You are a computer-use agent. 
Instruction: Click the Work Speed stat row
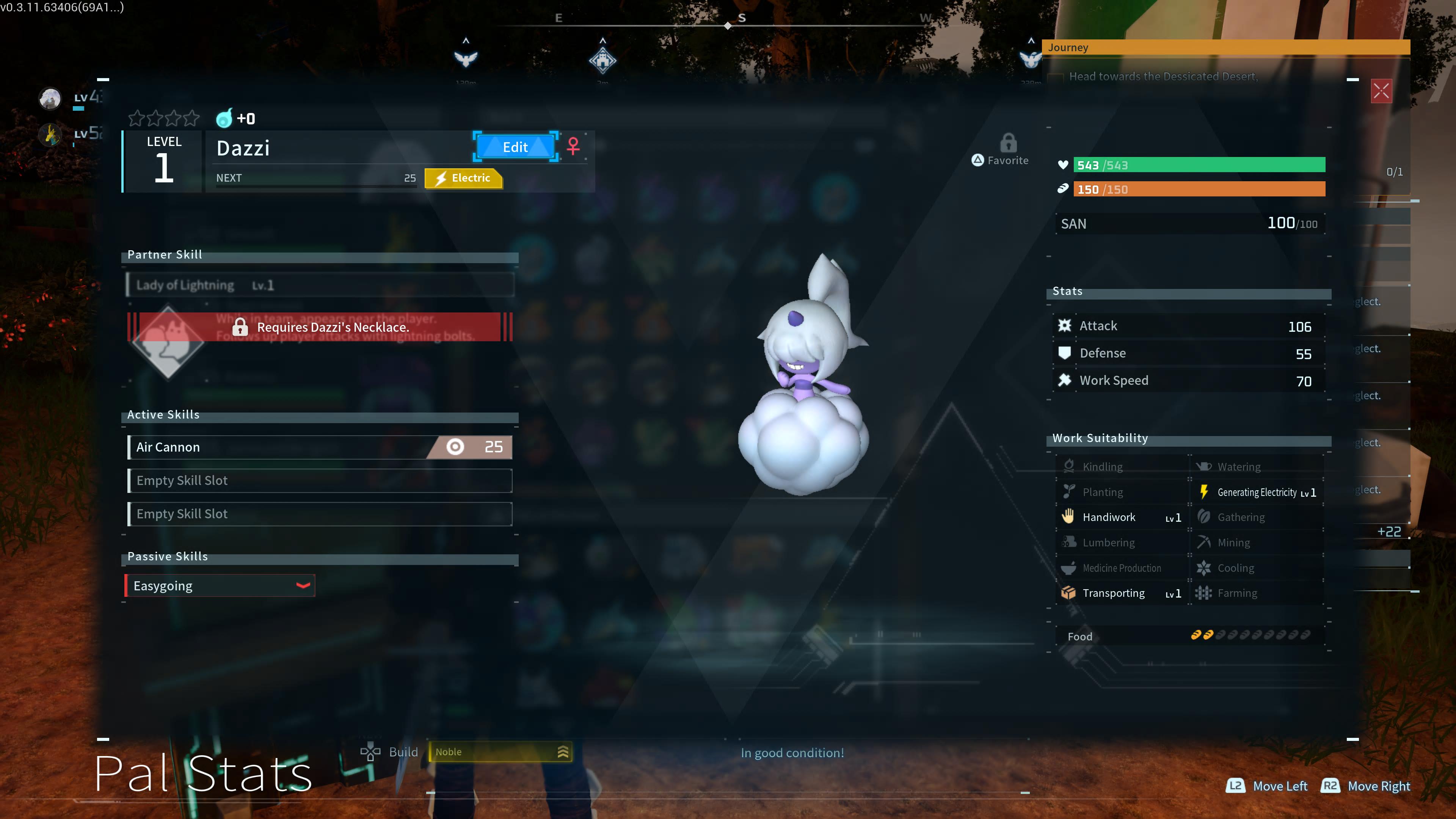pos(1189,381)
